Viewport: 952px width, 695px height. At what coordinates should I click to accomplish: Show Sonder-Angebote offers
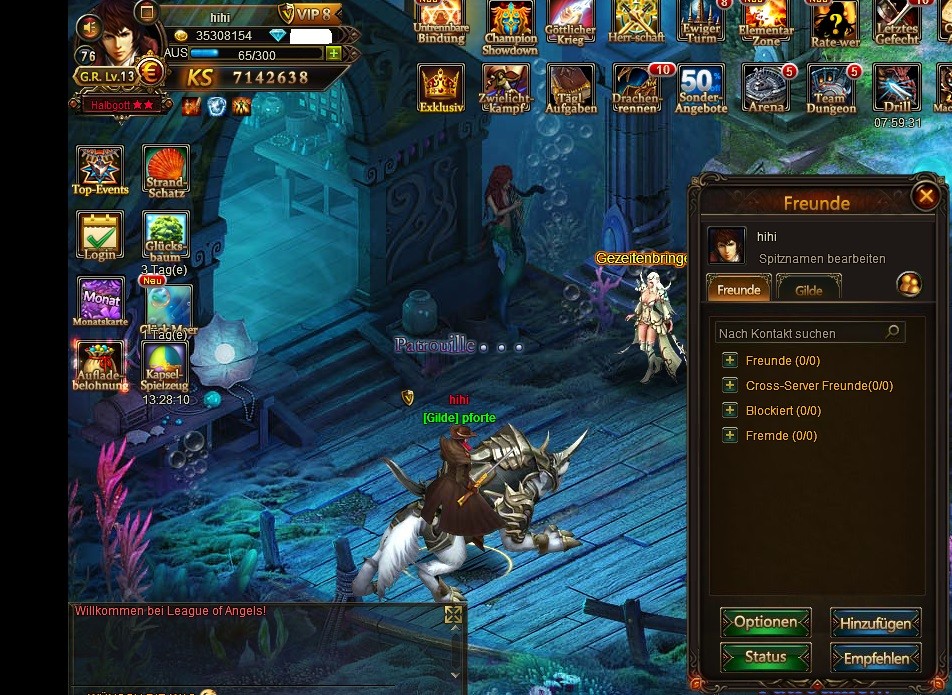[701, 89]
